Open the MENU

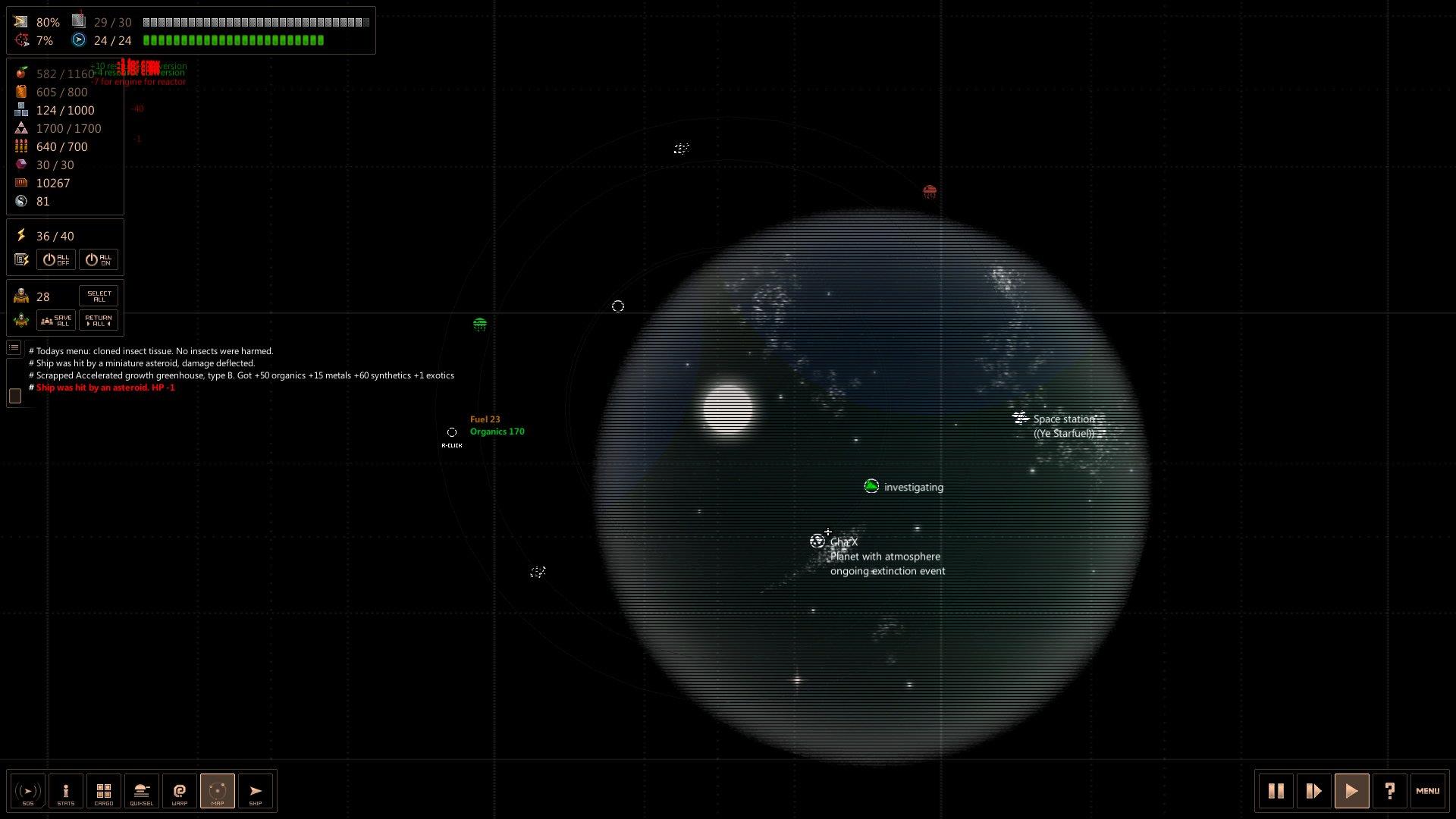point(1429,791)
